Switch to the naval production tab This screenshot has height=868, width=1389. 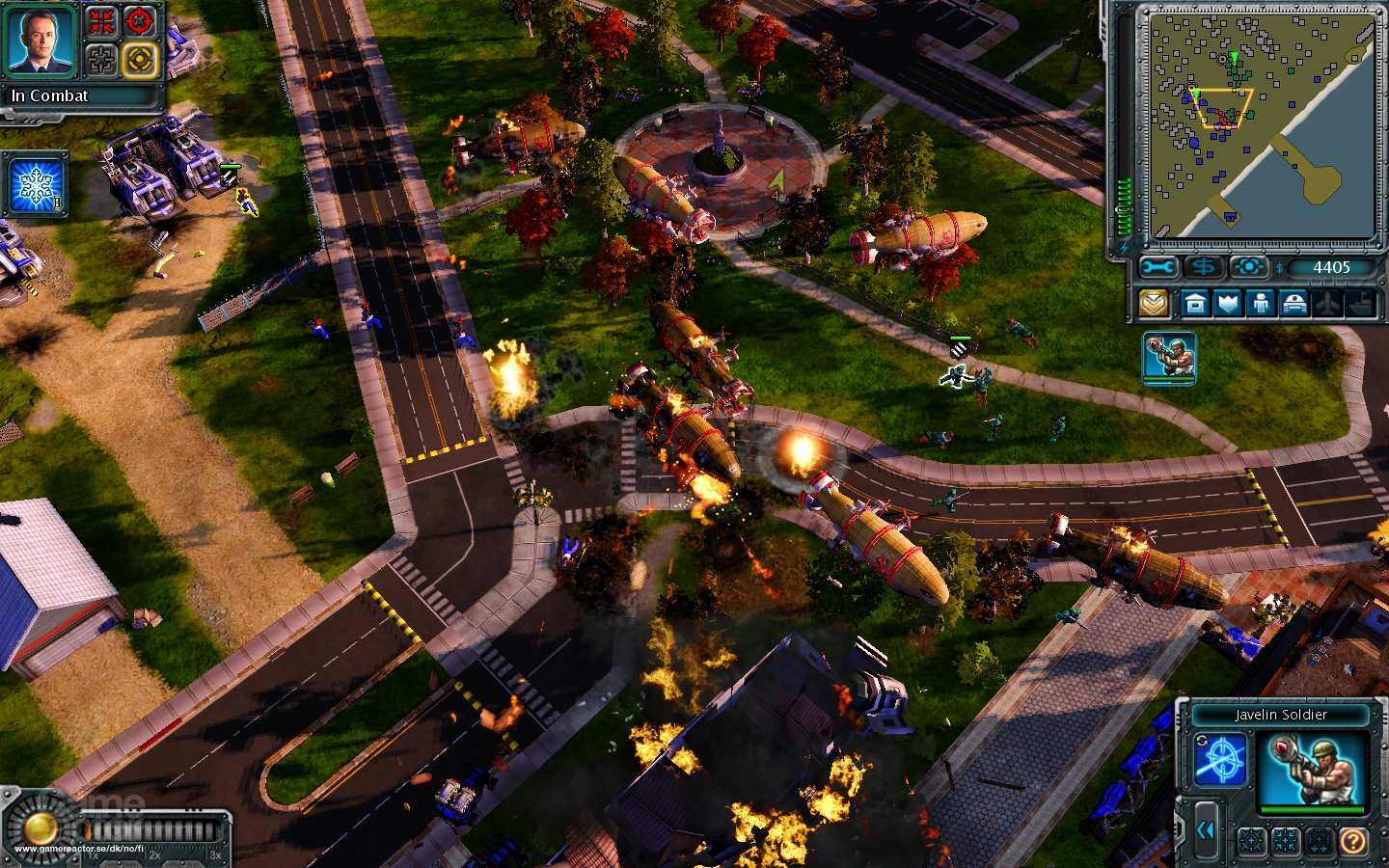click(x=1362, y=303)
